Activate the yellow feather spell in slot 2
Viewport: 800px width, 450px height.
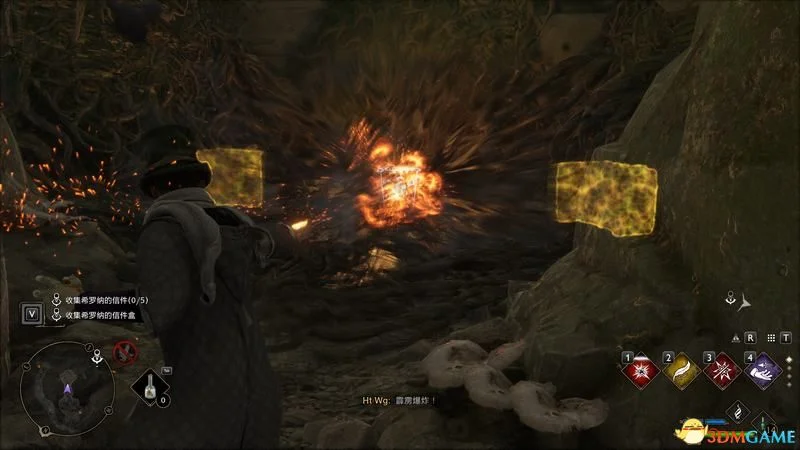(x=680, y=370)
